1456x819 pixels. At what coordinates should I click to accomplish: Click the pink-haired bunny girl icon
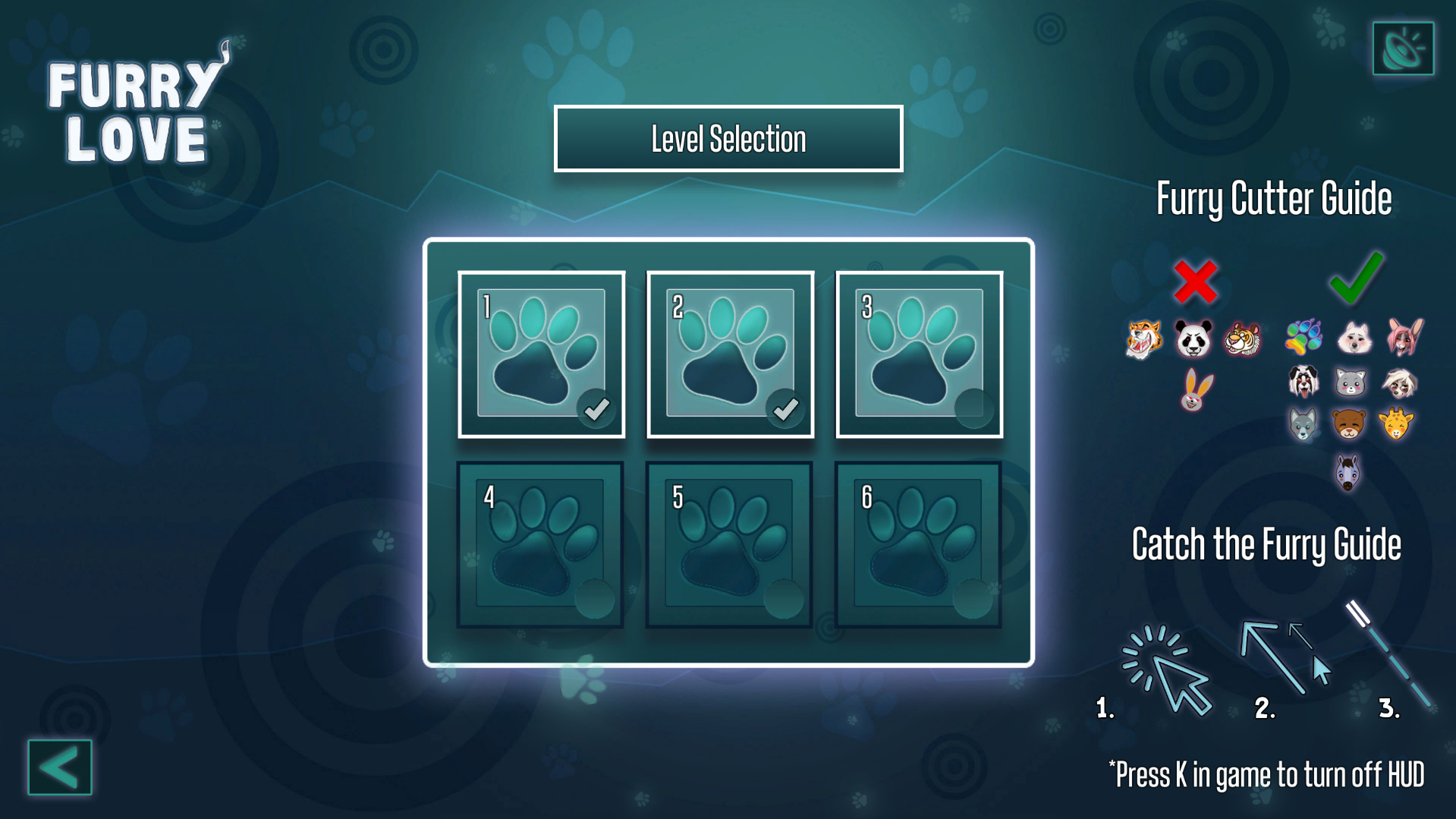click(1404, 338)
